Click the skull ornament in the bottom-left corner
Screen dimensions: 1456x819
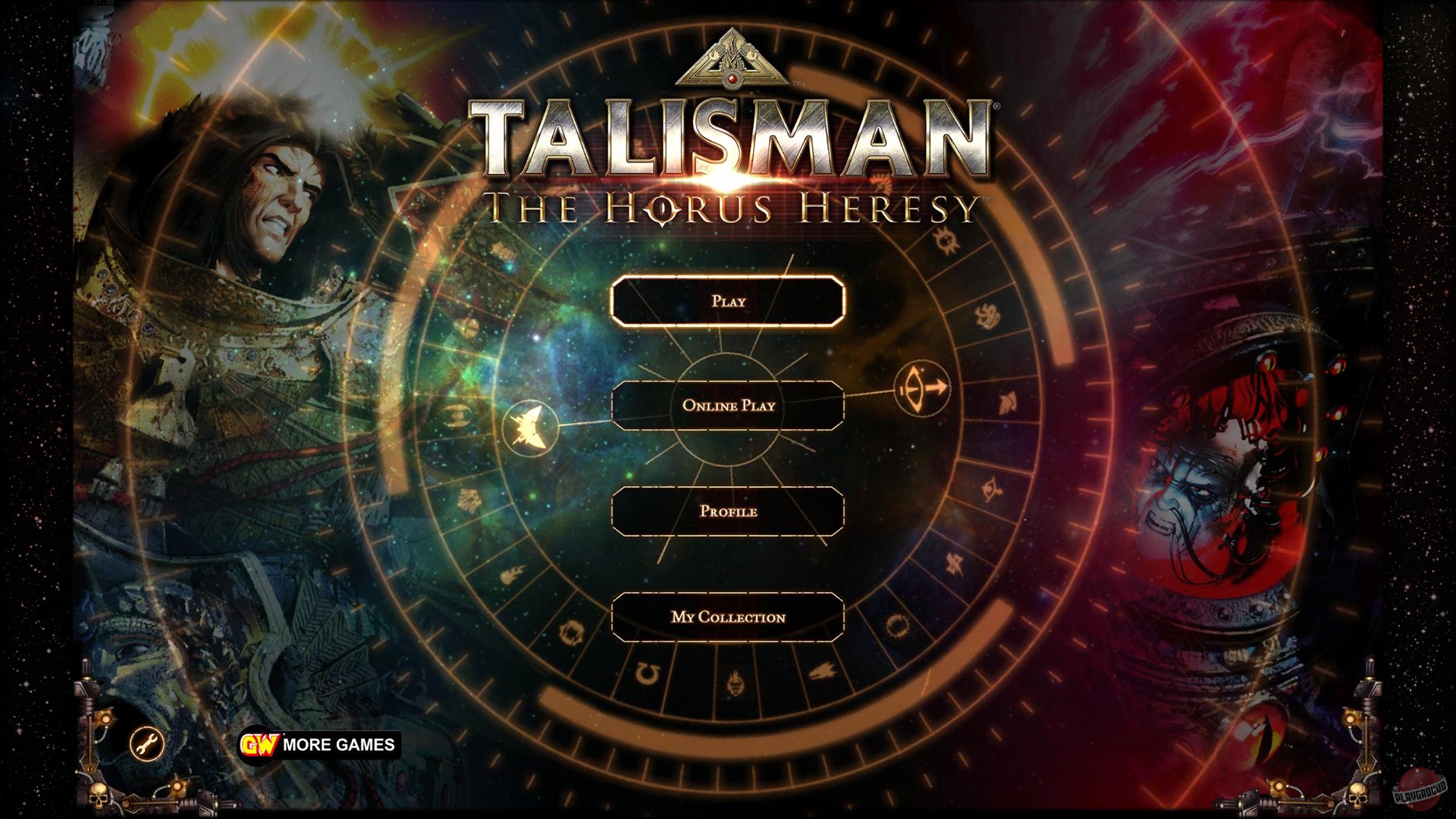[x=99, y=794]
